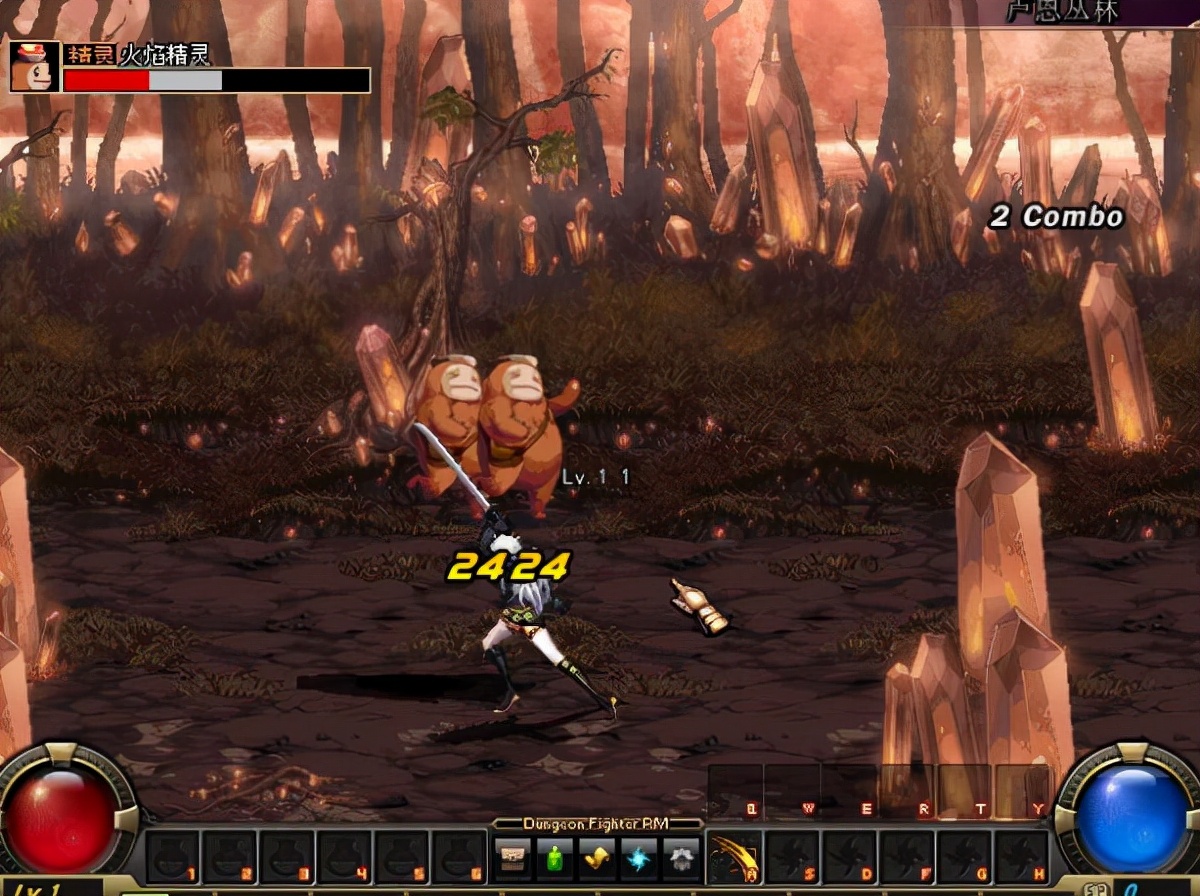Click the green potion bottle icon
1200x896 pixels.
(555, 859)
